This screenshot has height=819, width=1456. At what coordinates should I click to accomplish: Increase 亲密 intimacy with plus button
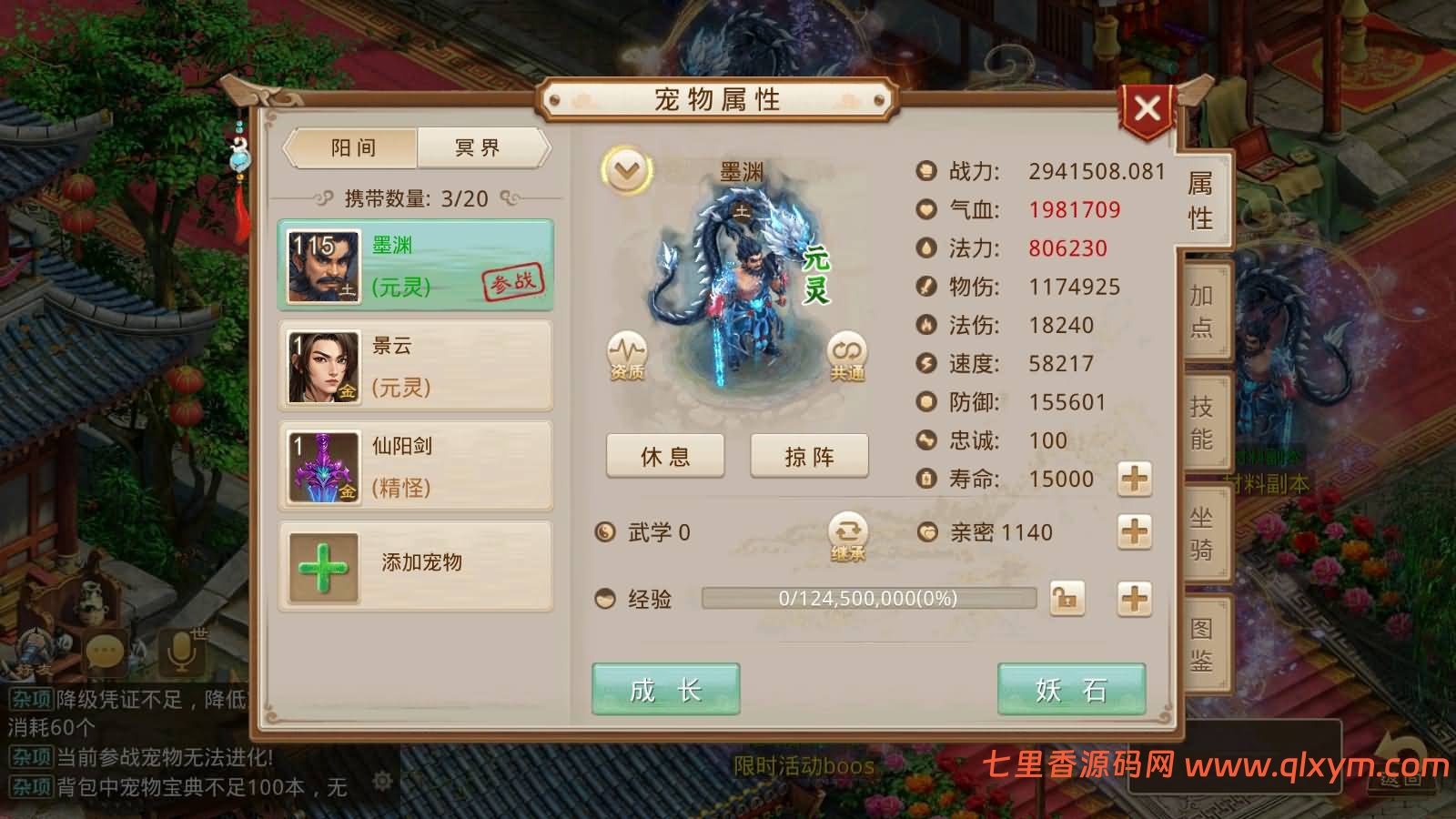click(1133, 532)
